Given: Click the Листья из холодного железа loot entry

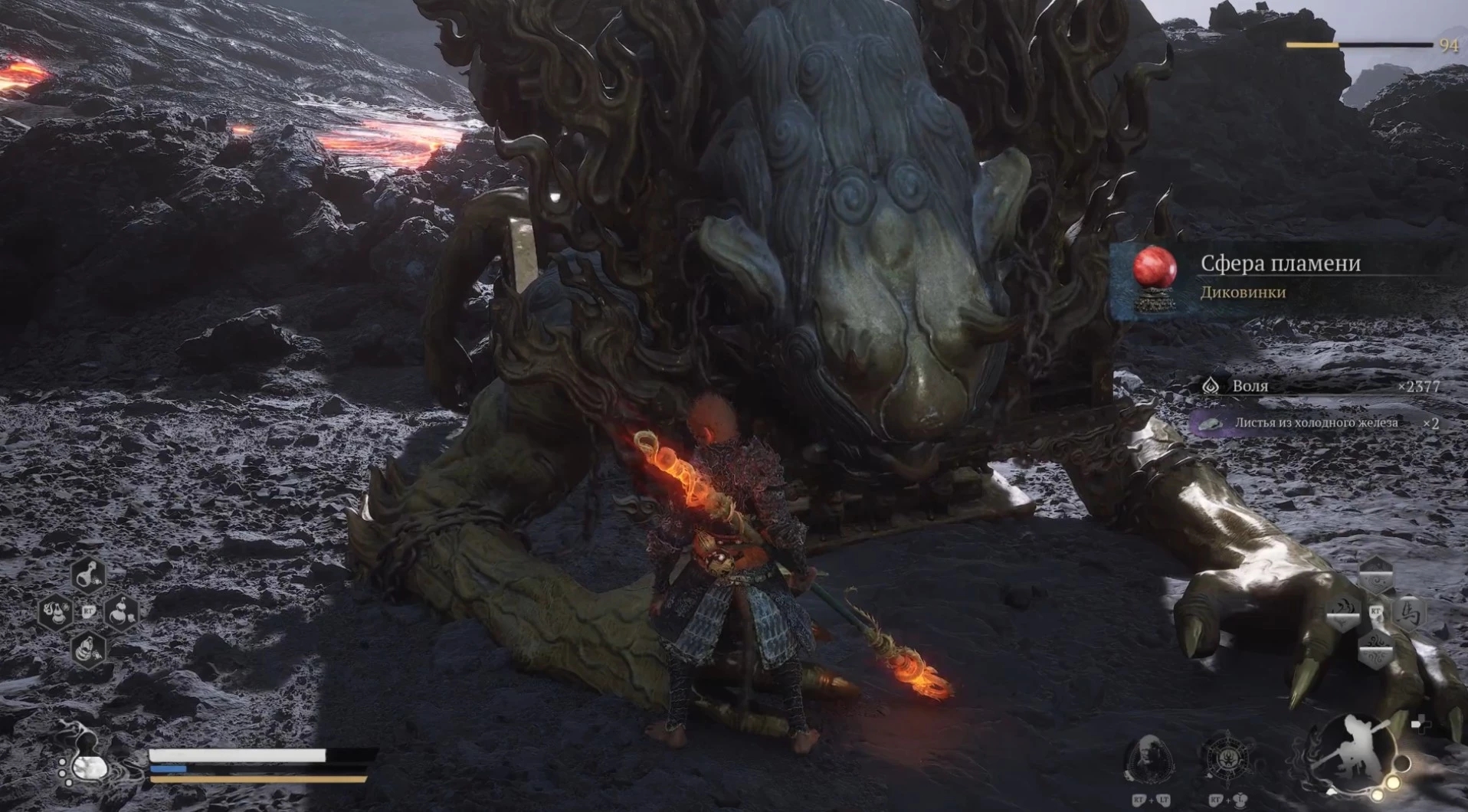Looking at the screenshot, I should 1316,423.
